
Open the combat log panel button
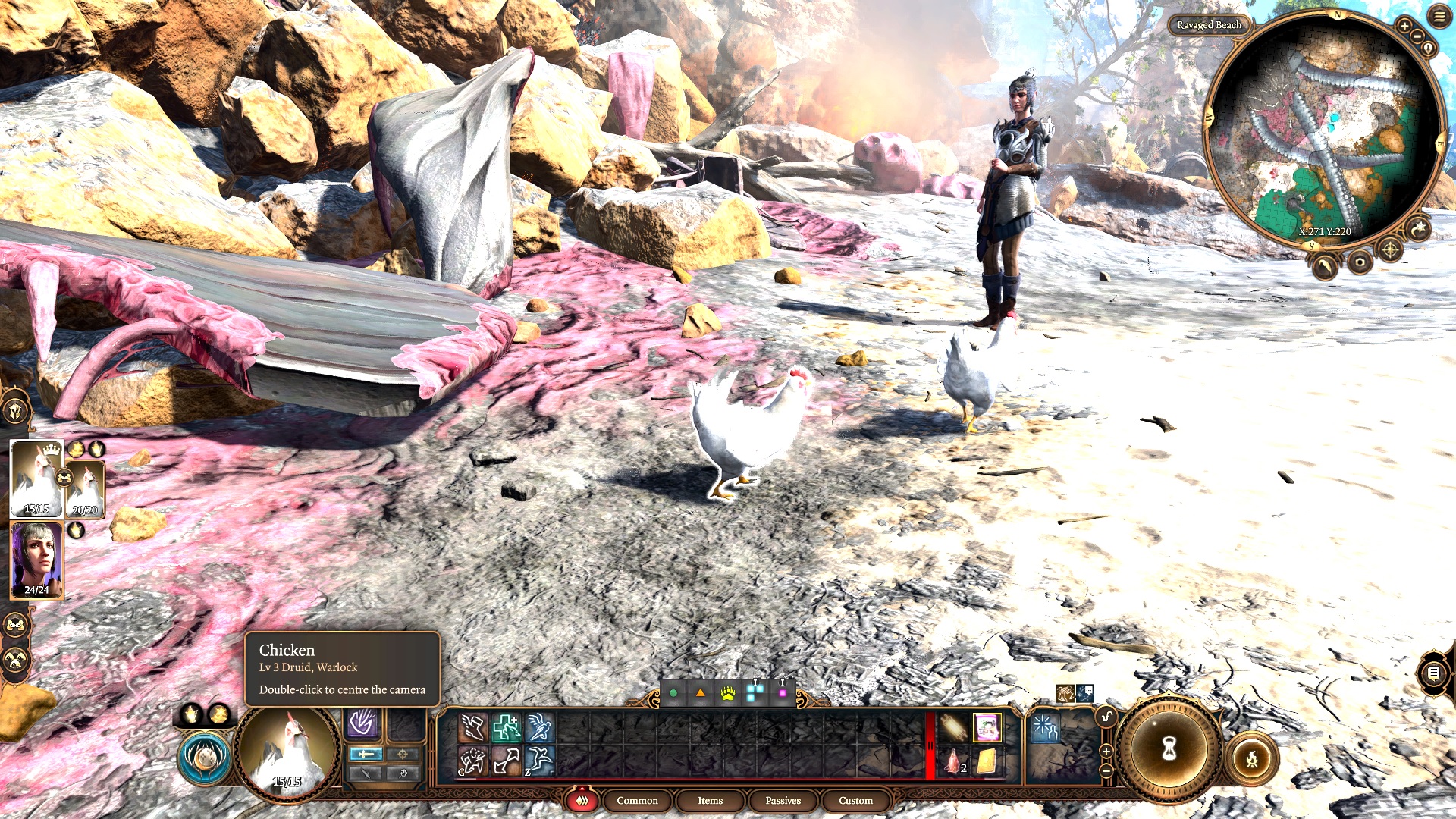click(x=1432, y=673)
